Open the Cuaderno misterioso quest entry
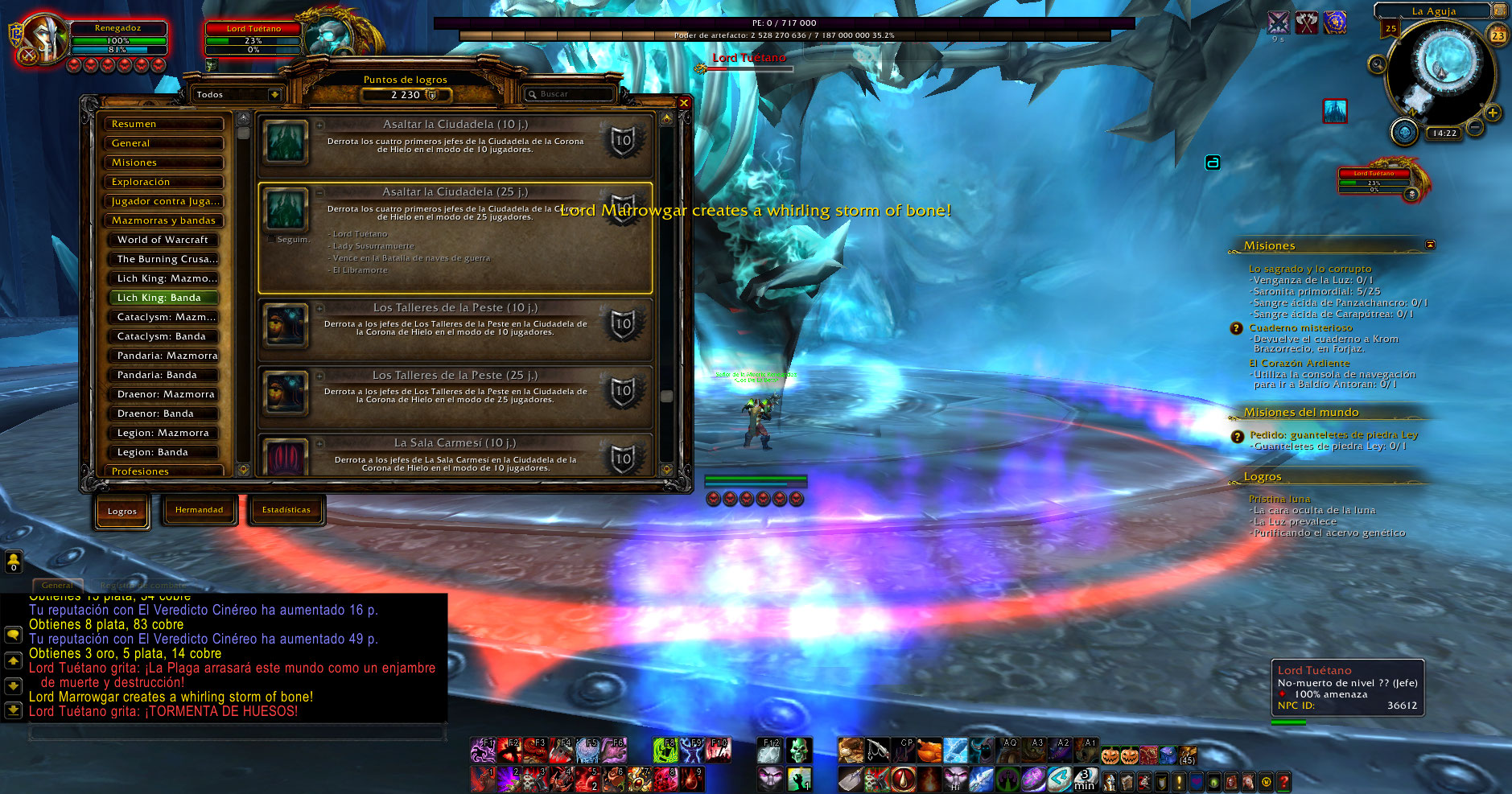This screenshot has height=794, width=1512. (1300, 328)
